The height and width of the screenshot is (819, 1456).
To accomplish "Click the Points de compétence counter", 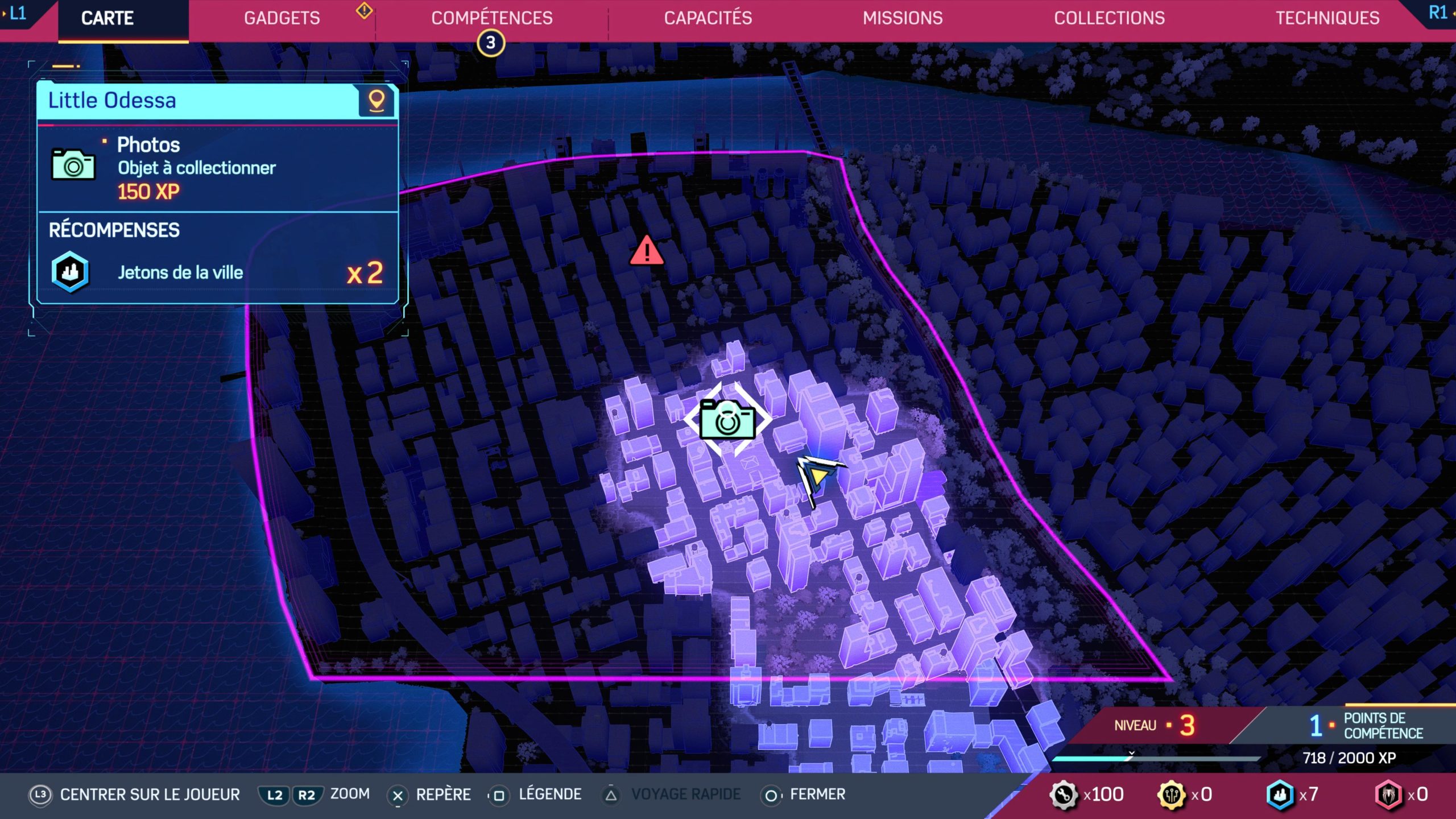I will point(1365,726).
